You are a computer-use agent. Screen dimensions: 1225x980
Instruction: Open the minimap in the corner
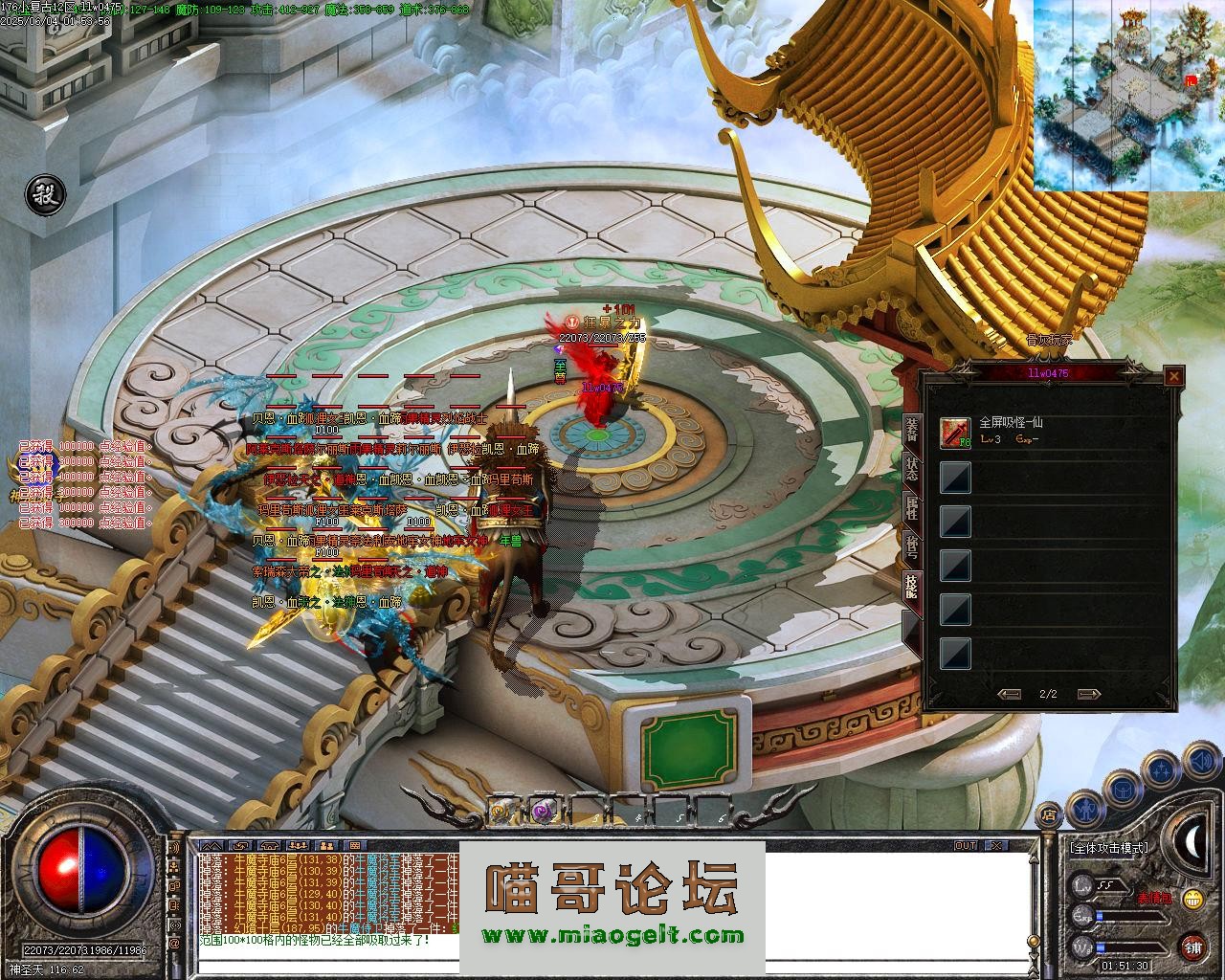coord(1129,94)
